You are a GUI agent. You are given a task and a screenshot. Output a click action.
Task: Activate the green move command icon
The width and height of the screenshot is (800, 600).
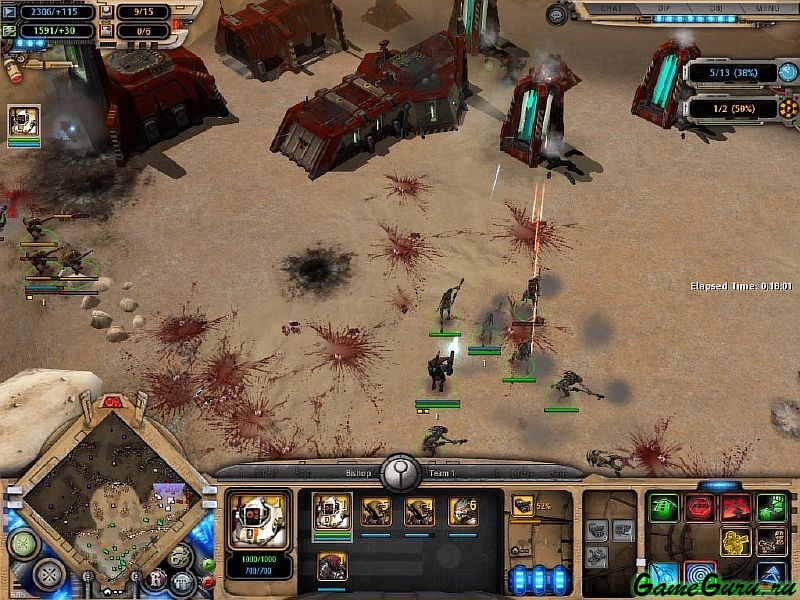point(663,507)
